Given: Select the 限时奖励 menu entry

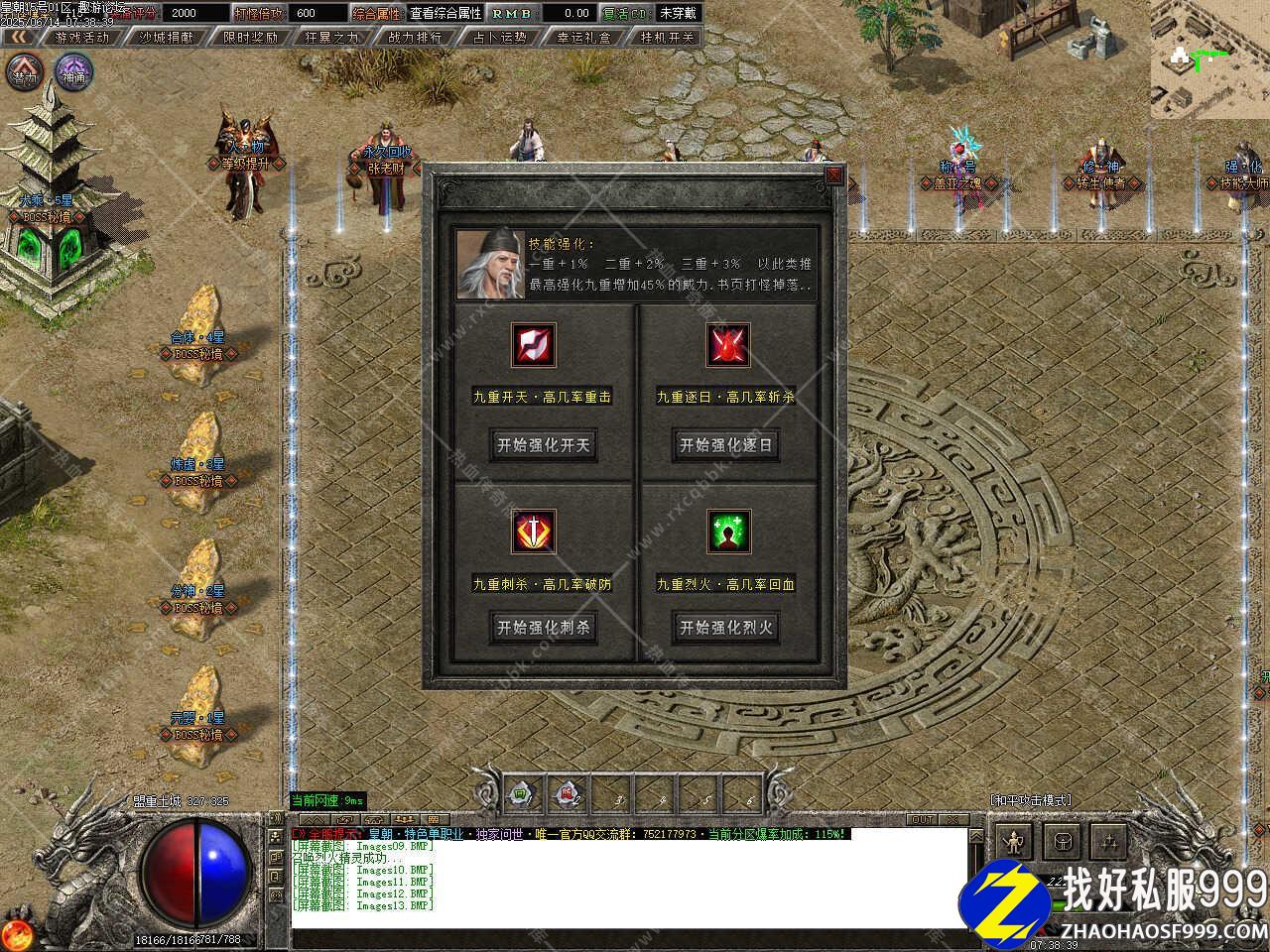Looking at the screenshot, I should click(x=250, y=37).
